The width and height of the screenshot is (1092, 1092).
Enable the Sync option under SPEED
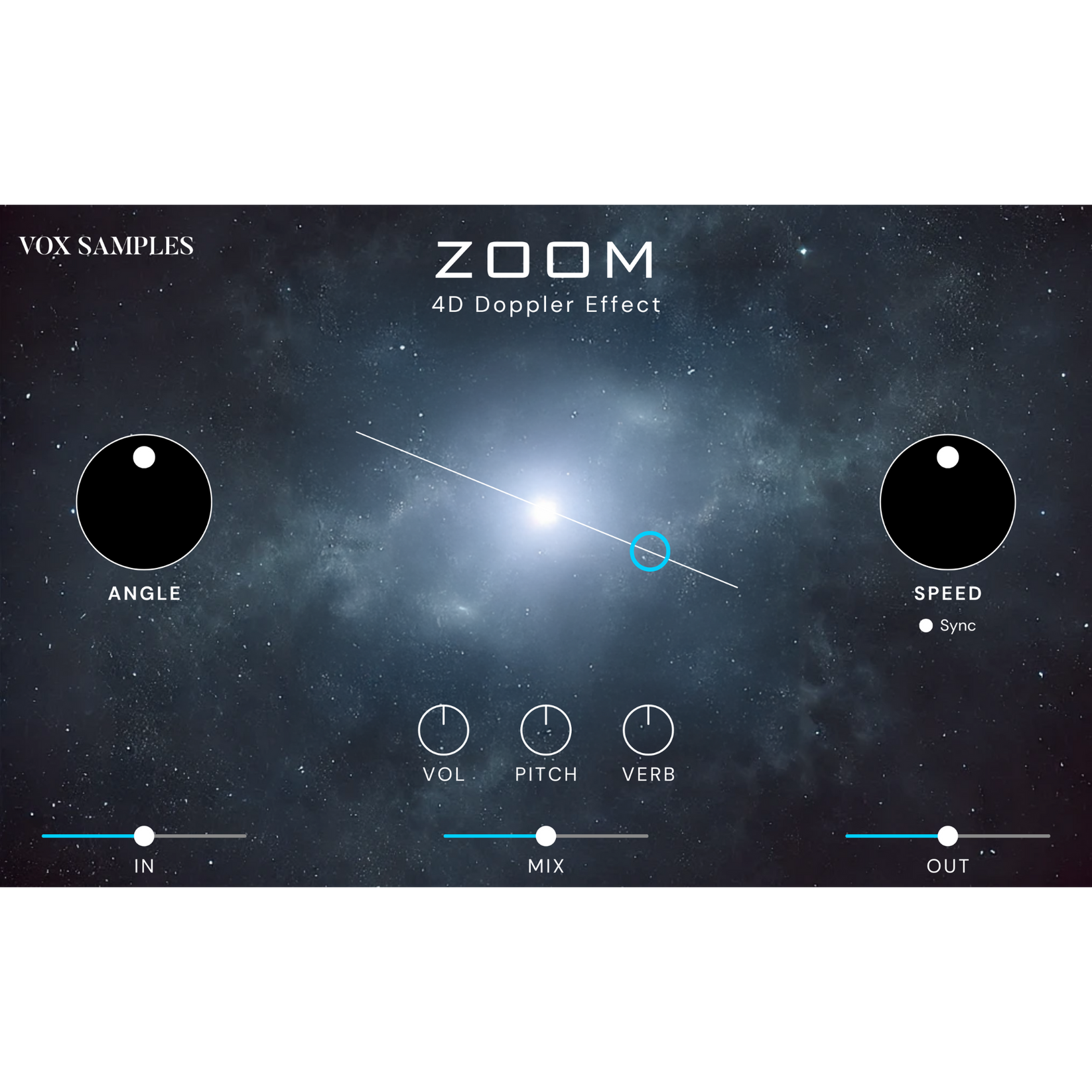point(925,624)
